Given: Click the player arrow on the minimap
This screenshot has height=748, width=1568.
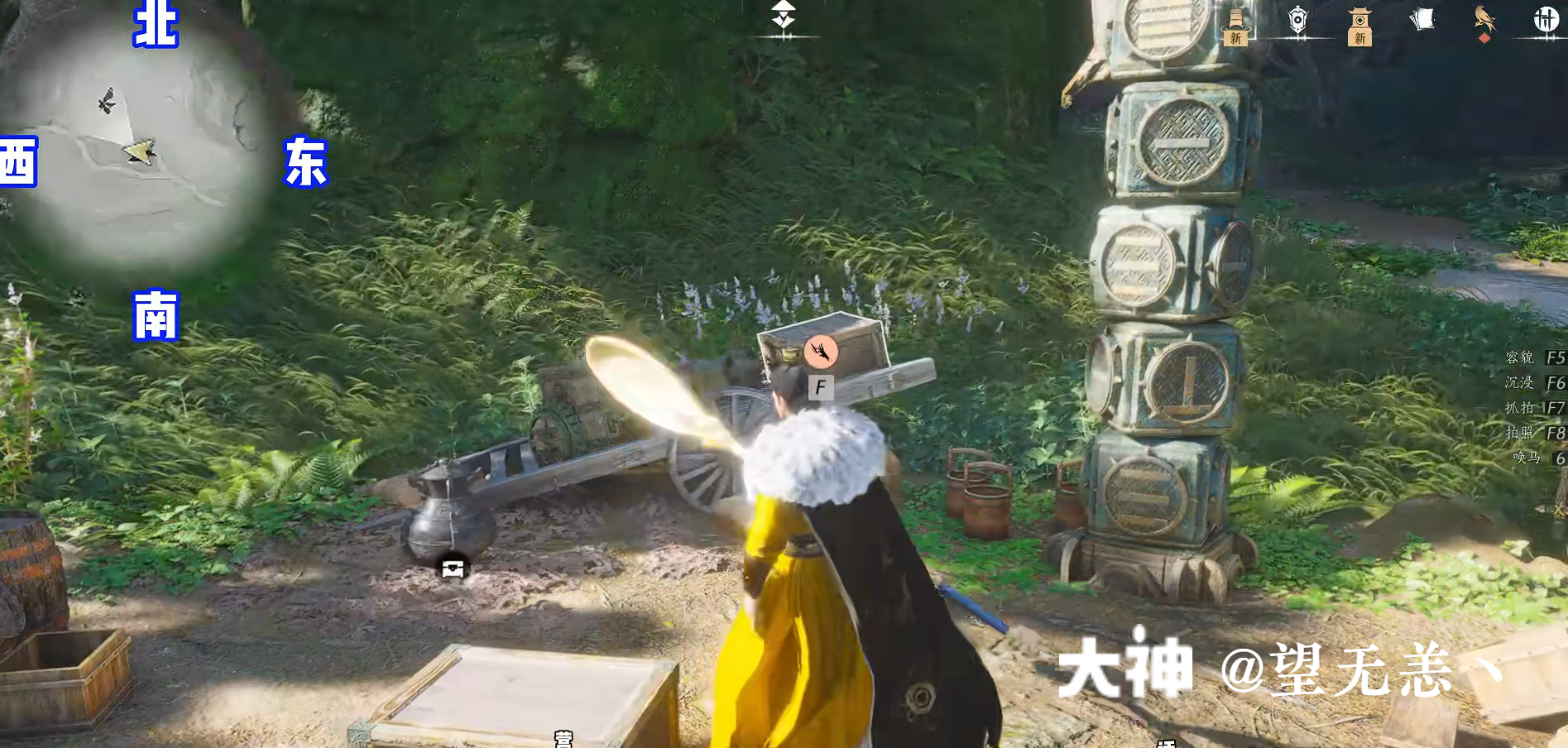Looking at the screenshot, I should tap(141, 149).
